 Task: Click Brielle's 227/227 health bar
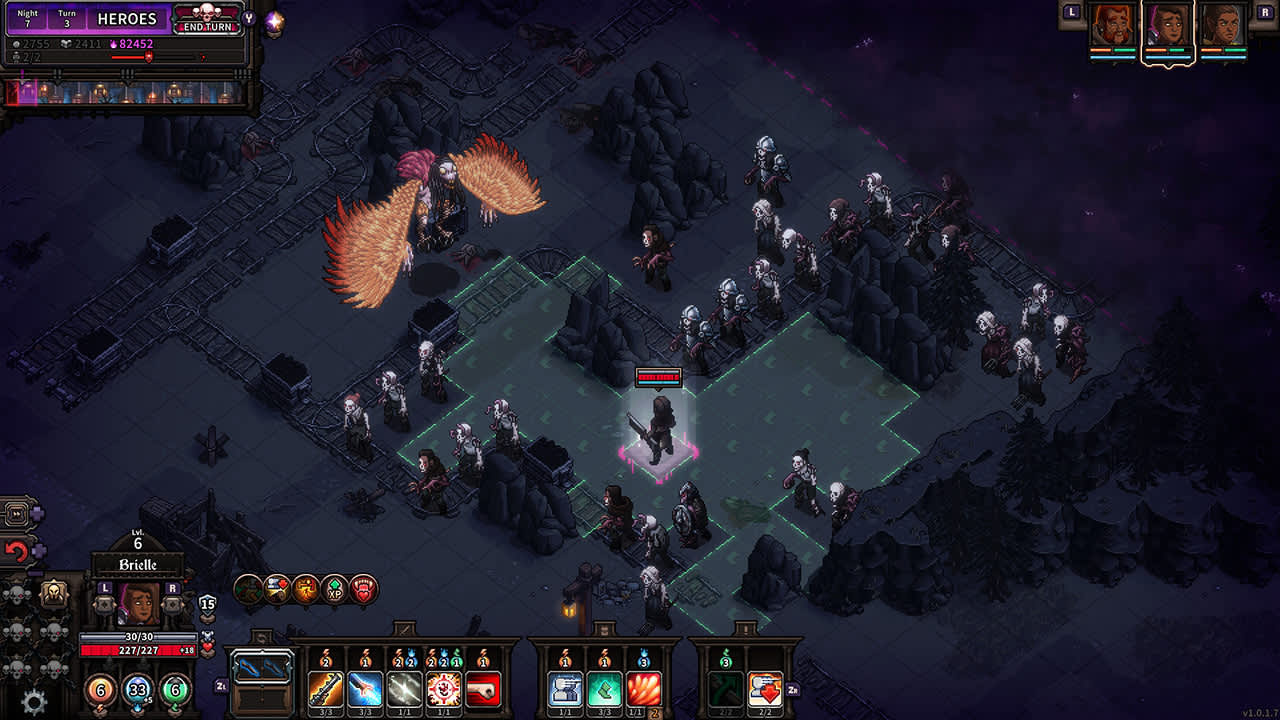click(137, 650)
